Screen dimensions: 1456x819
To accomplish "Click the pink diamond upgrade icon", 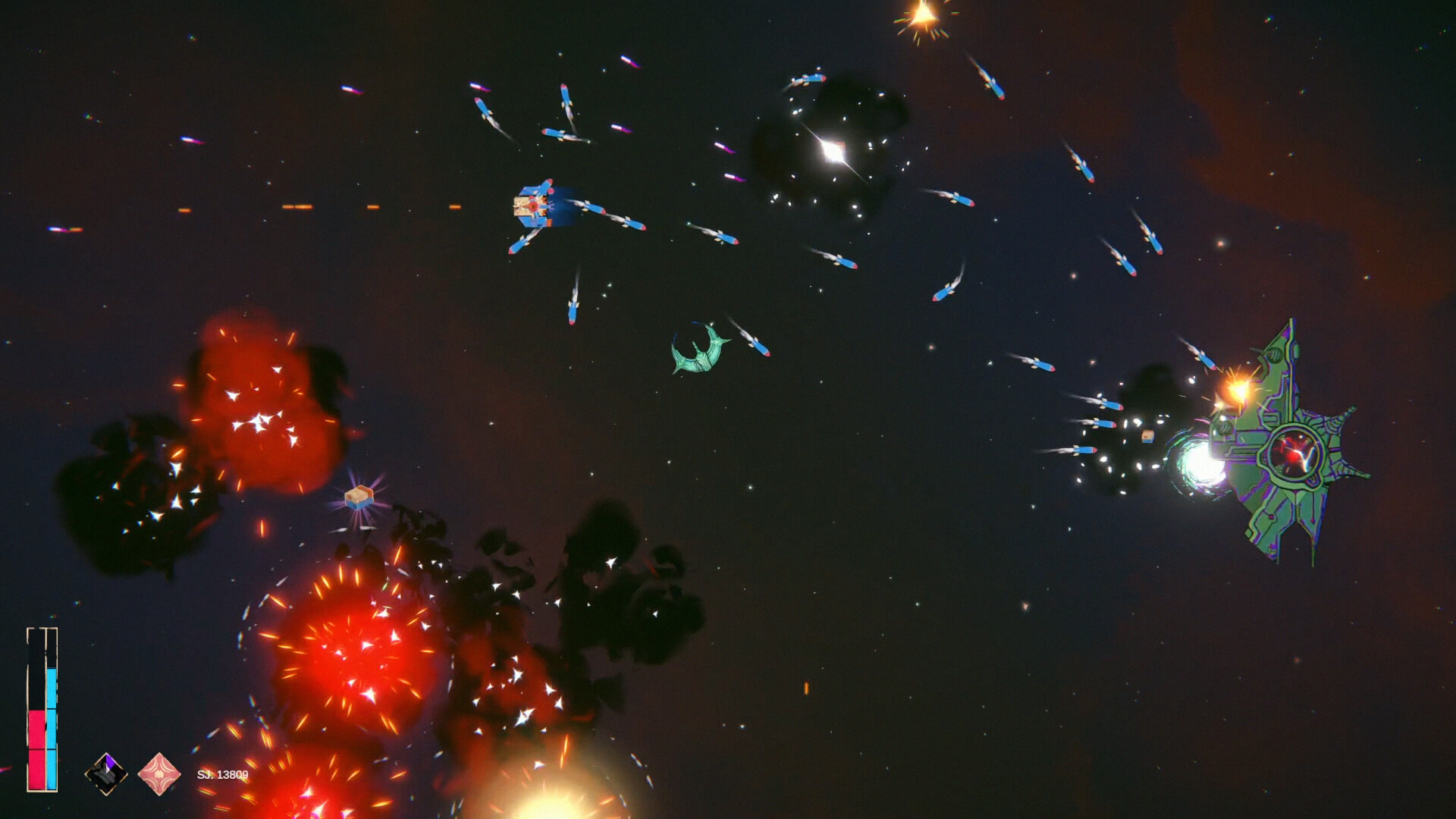I will 159,773.
